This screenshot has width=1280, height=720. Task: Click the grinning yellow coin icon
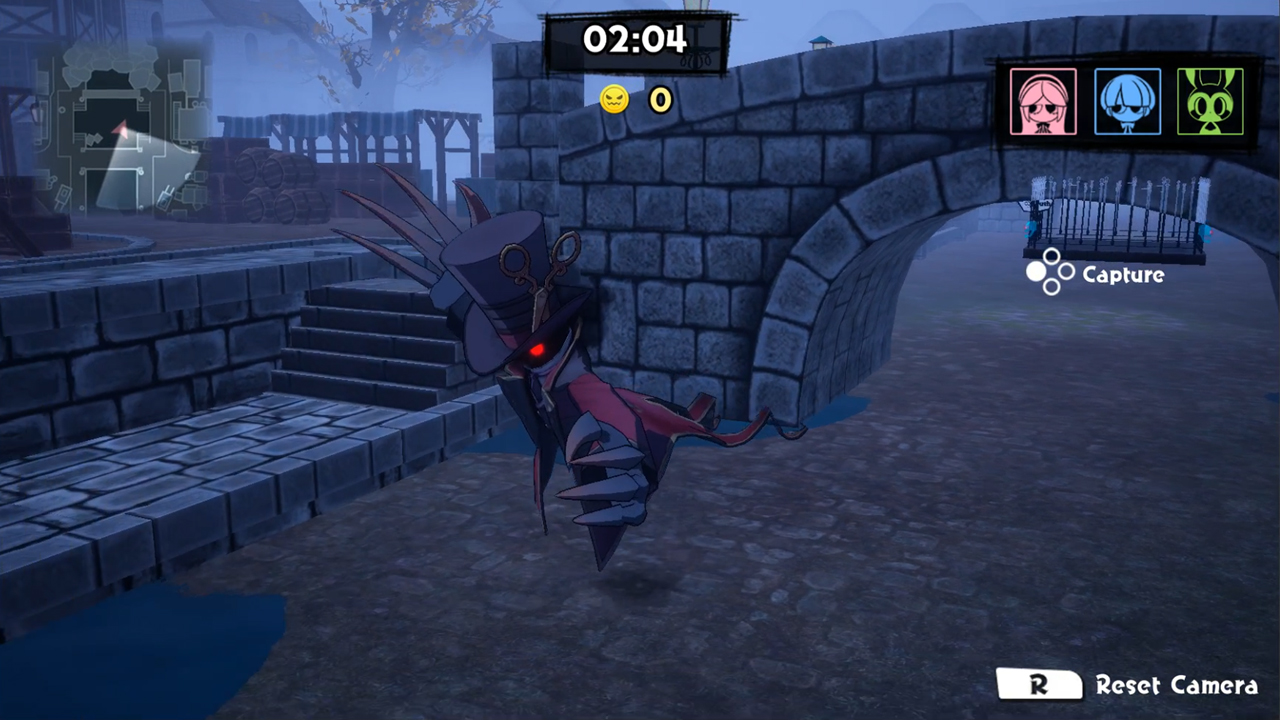tap(613, 99)
